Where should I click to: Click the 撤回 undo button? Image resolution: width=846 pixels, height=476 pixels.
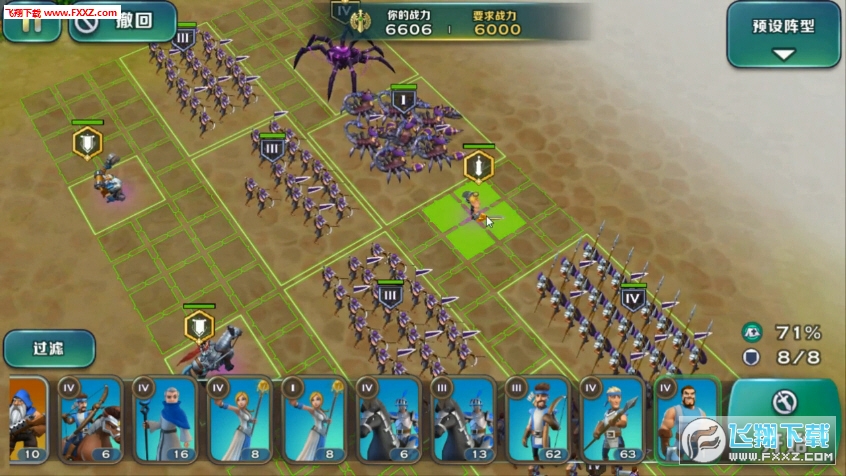coord(122,22)
